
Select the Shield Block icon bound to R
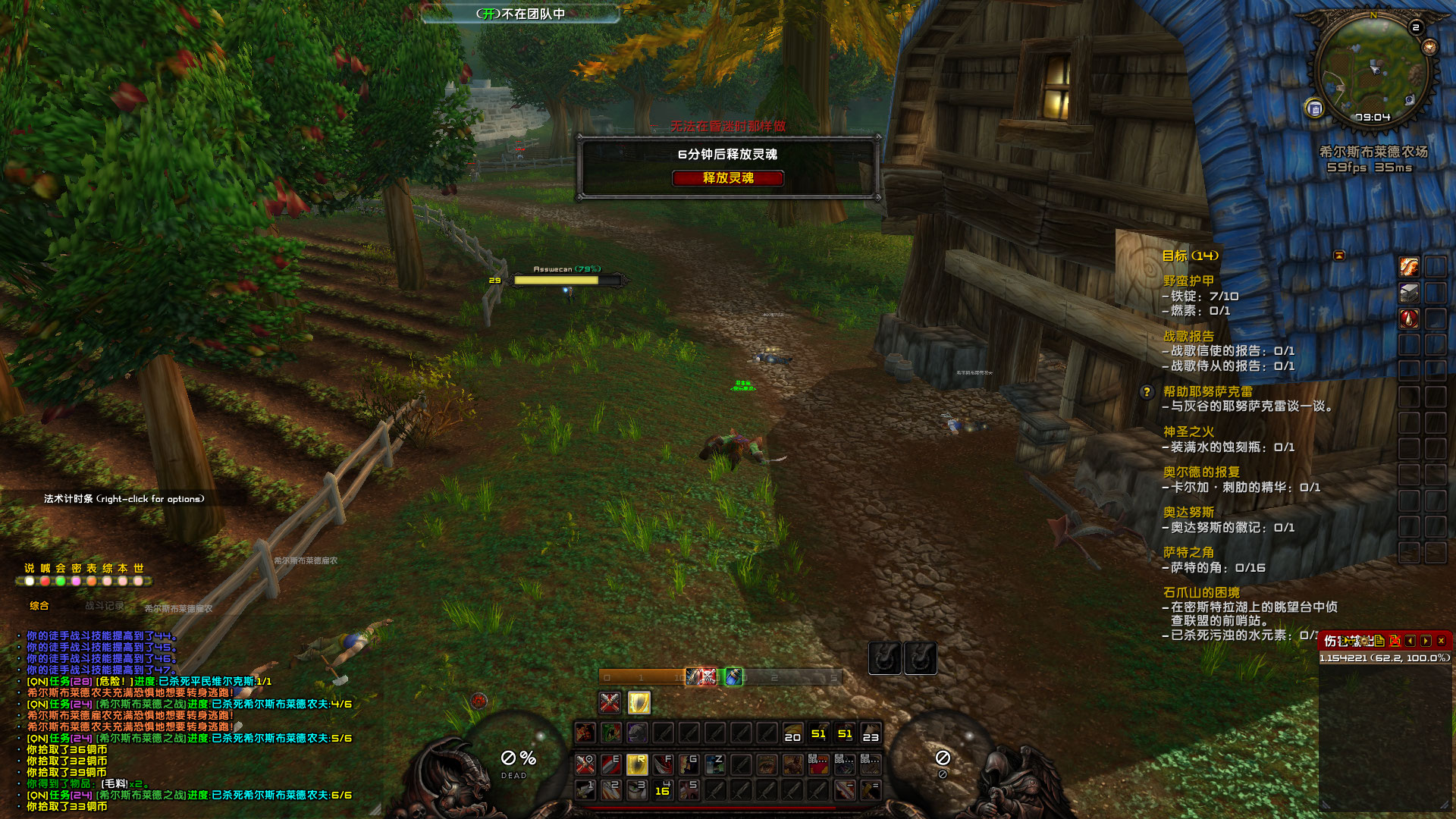[638, 764]
